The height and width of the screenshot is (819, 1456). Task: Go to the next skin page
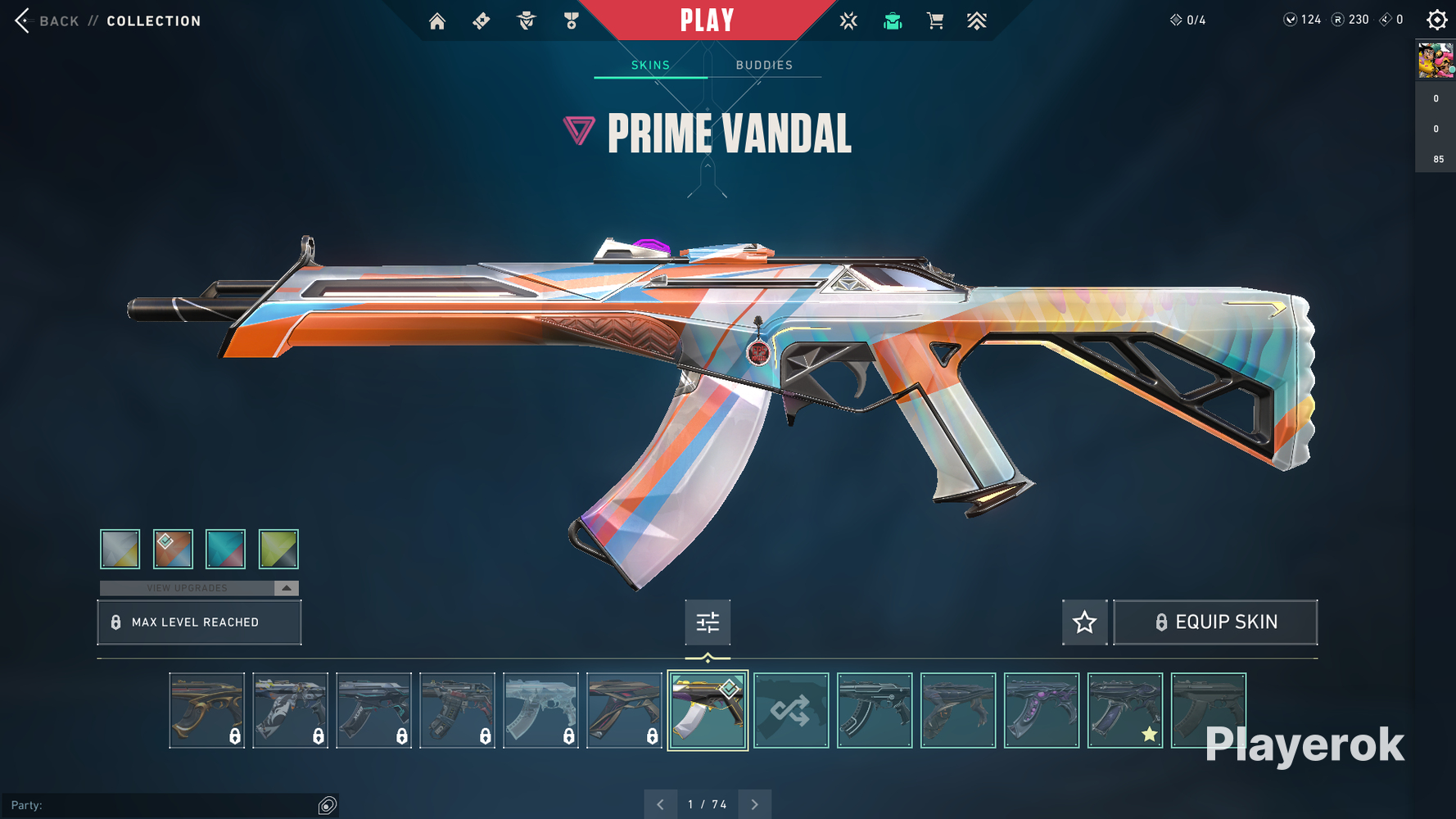754,805
